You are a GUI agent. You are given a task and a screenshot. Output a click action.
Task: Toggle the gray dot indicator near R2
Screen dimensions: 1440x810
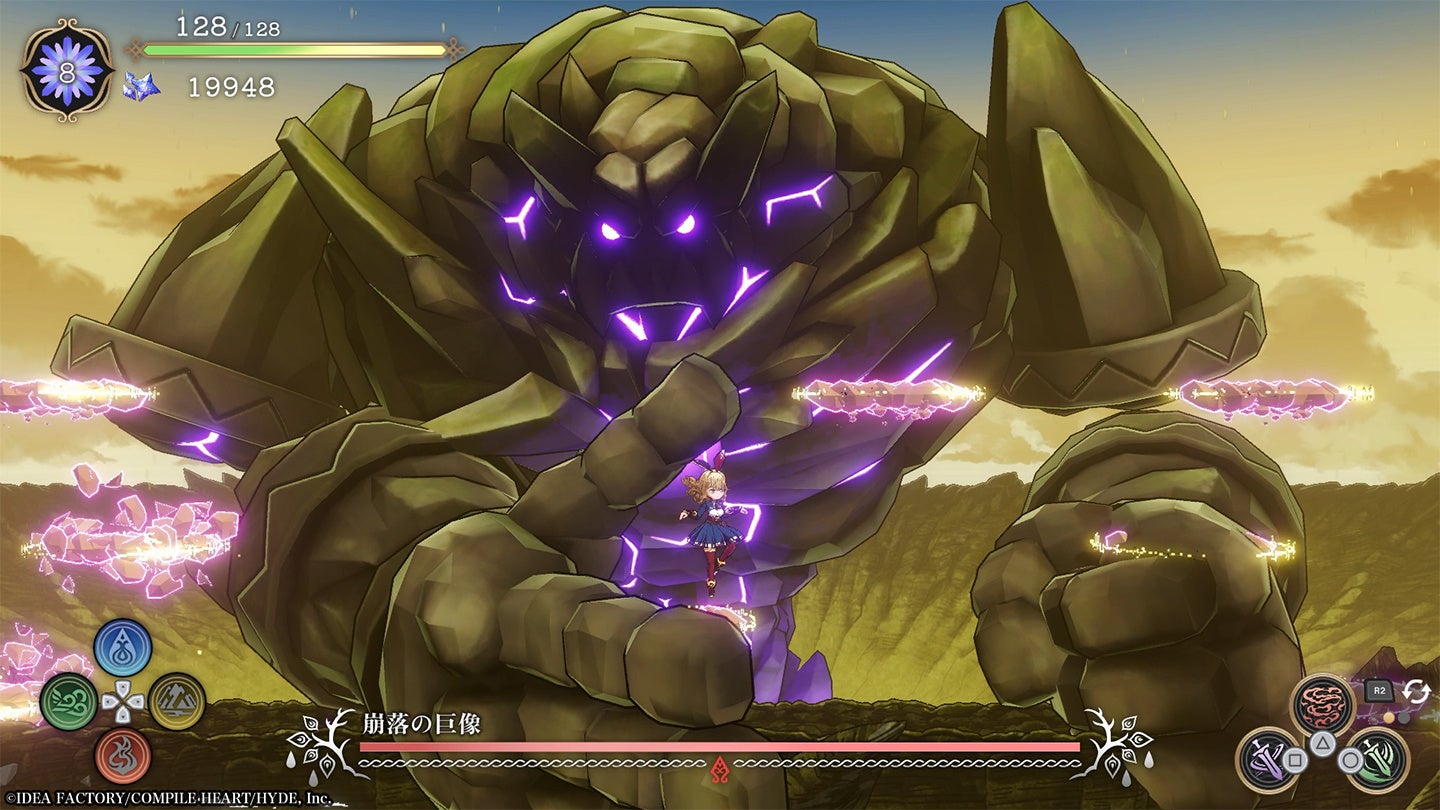pyautogui.click(x=1403, y=717)
